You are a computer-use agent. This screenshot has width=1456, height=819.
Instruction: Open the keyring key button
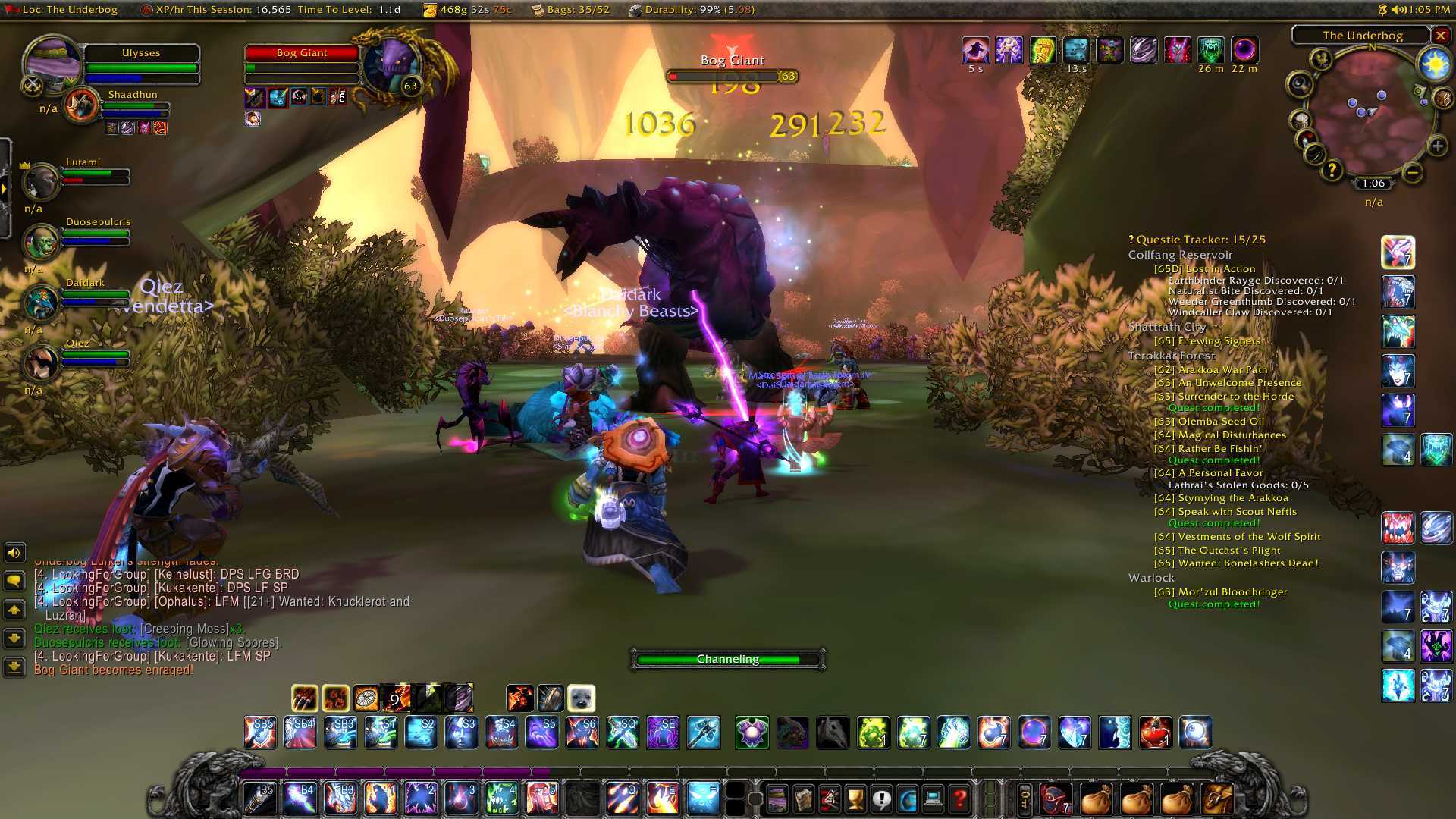(1025, 799)
